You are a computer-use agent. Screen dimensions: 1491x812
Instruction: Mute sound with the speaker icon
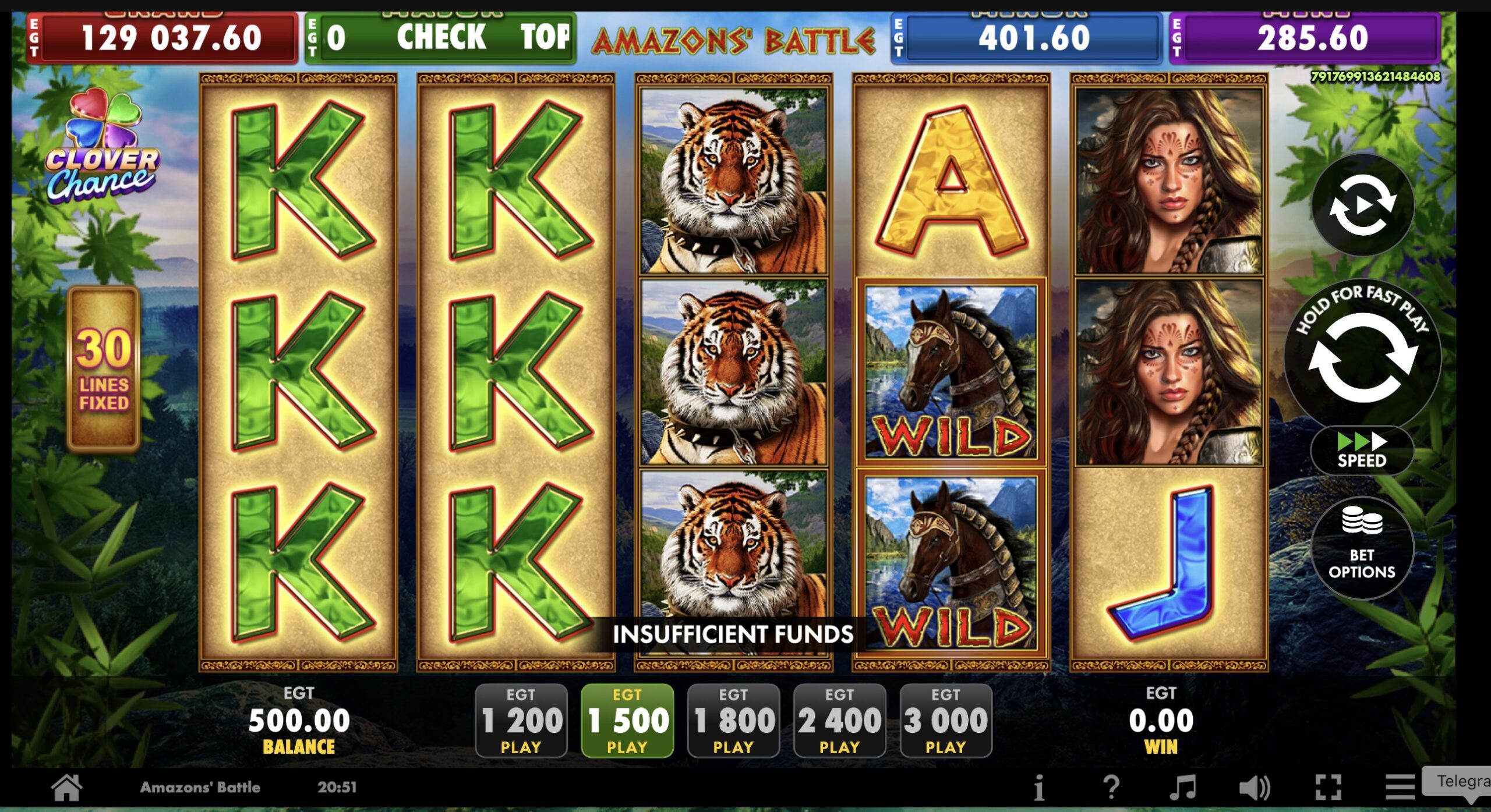1254,788
